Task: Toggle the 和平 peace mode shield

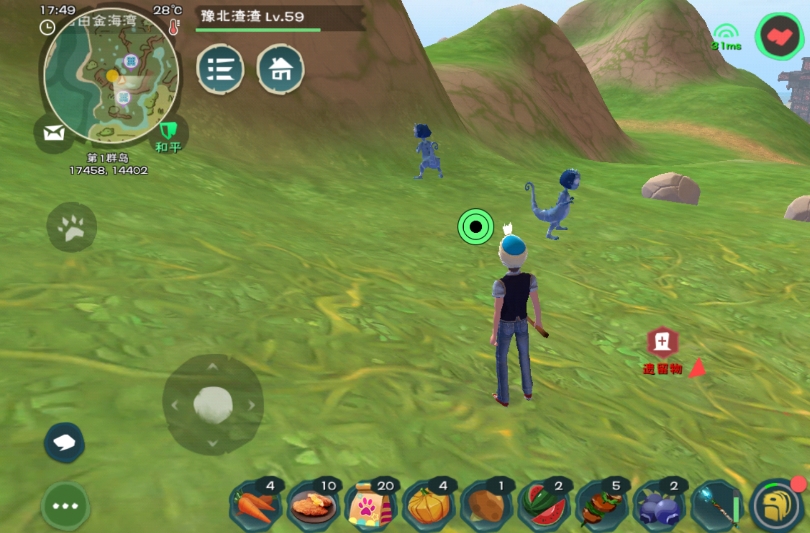Action: tap(168, 131)
